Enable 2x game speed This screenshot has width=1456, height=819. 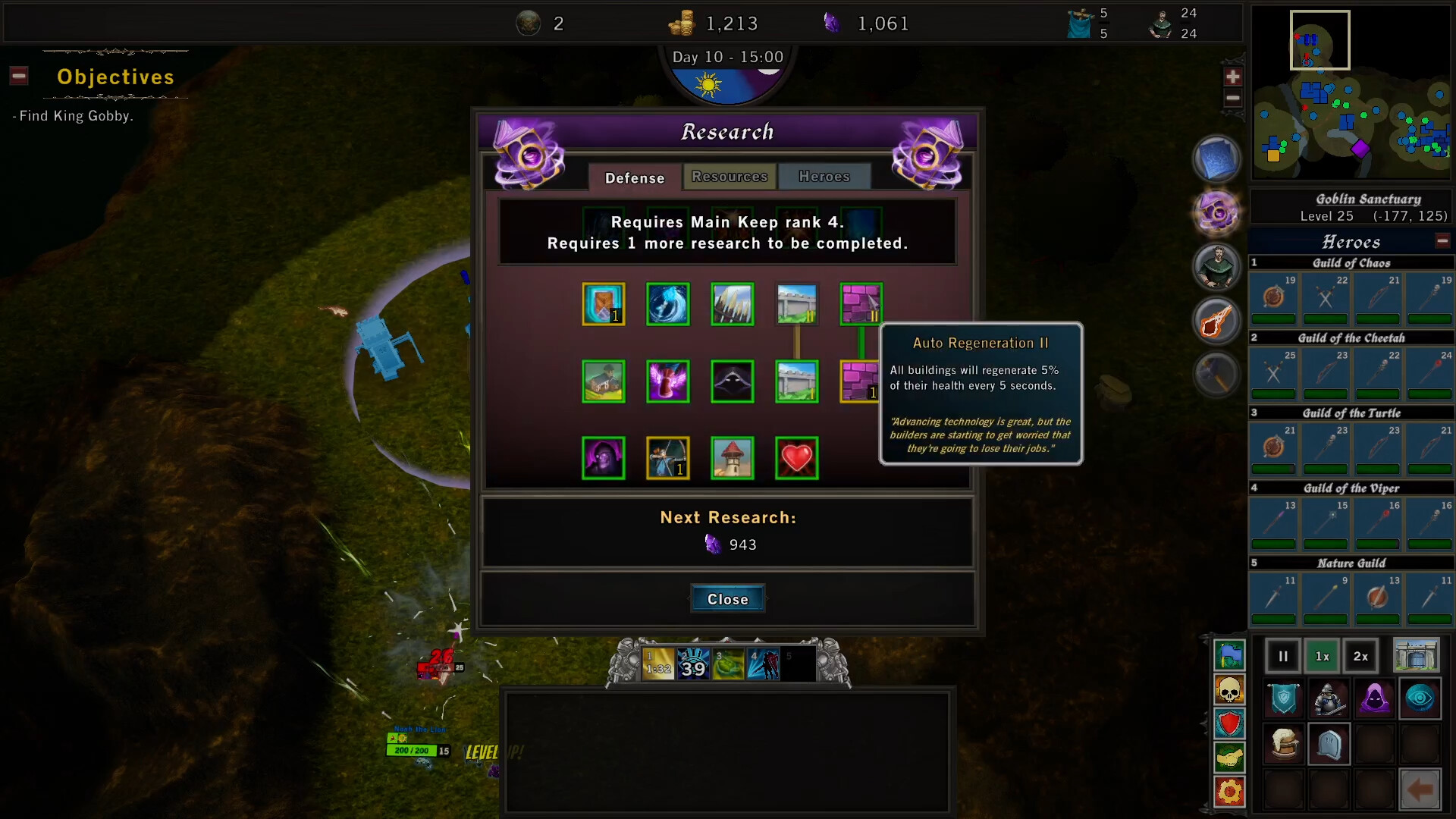(x=1360, y=656)
